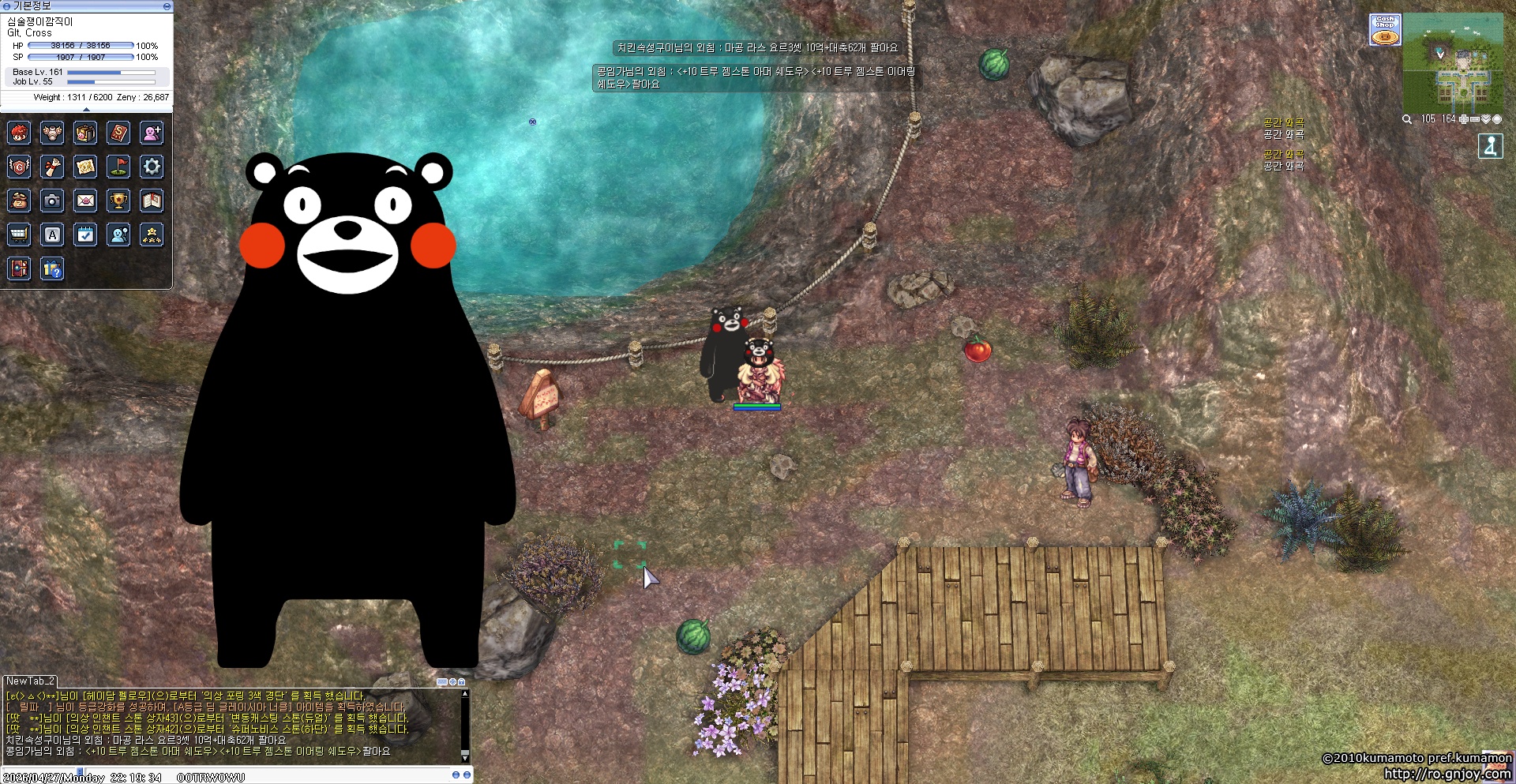
Task: Open the gift box with question mark
Action: point(52,269)
